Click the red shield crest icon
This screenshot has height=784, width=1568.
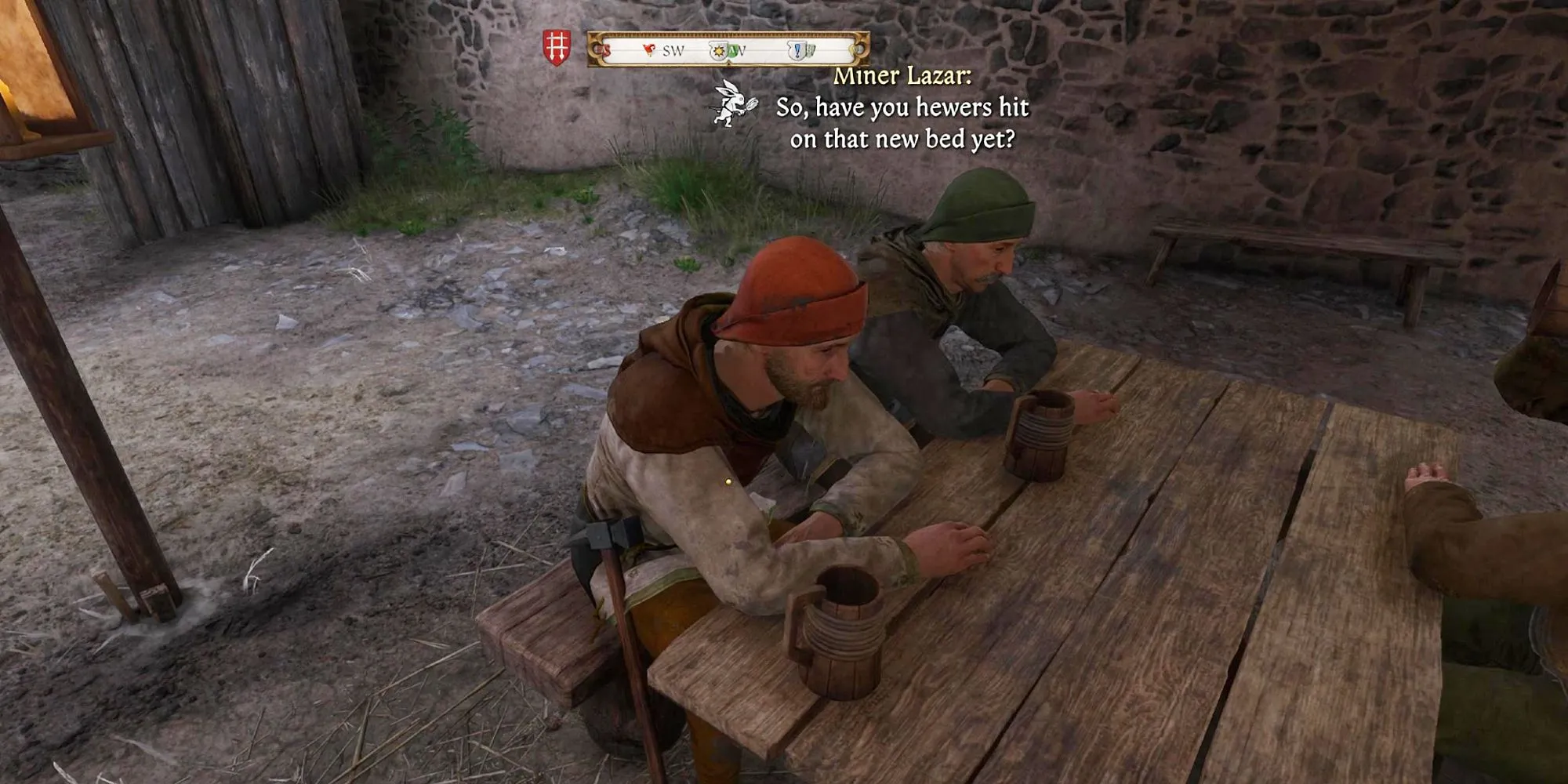click(557, 48)
